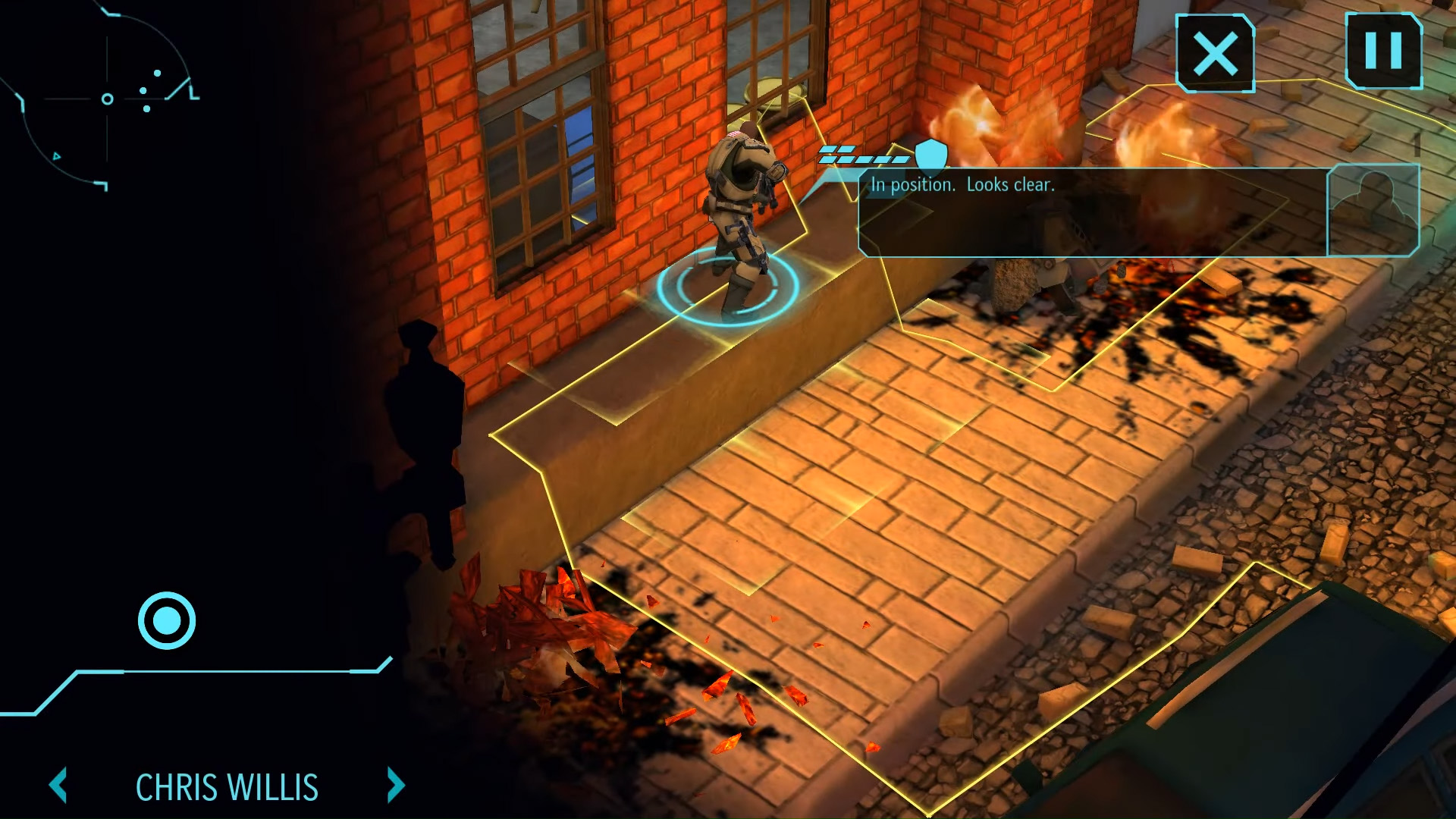
Task: Select the CHRIS WILLIS name plate
Action: (x=226, y=787)
